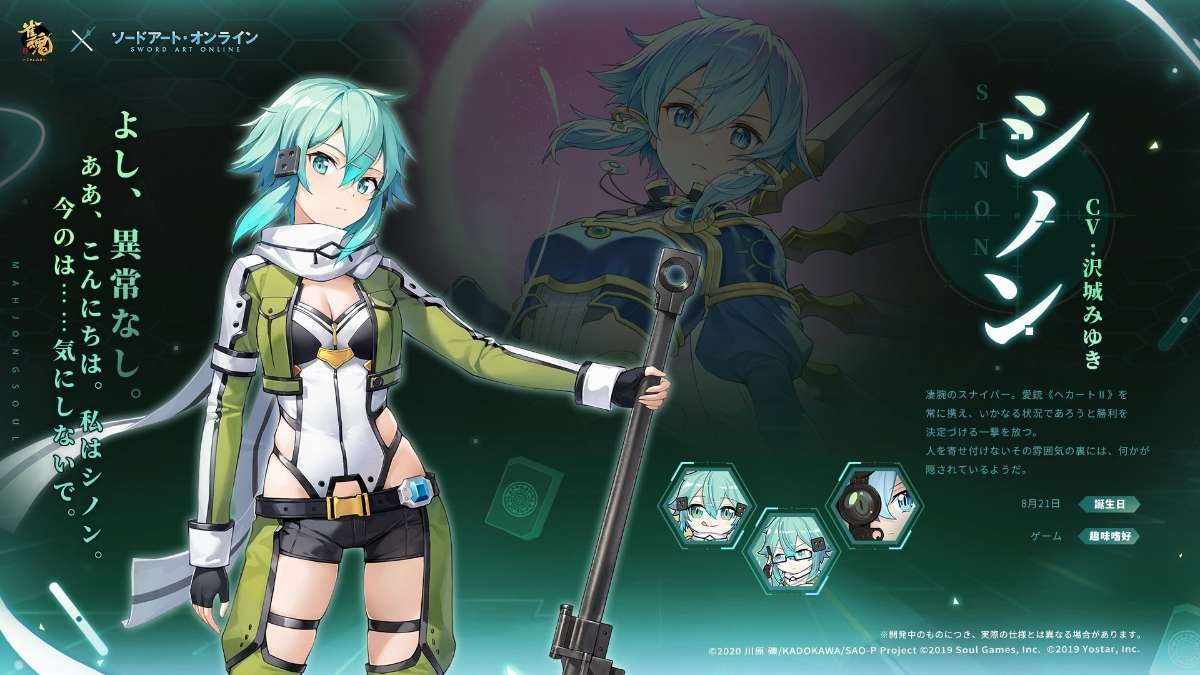Image resolution: width=1200 pixels, height=675 pixels.
Task: Choose the Sinon with glasses emote thumbnail
Action: tap(788, 553)
